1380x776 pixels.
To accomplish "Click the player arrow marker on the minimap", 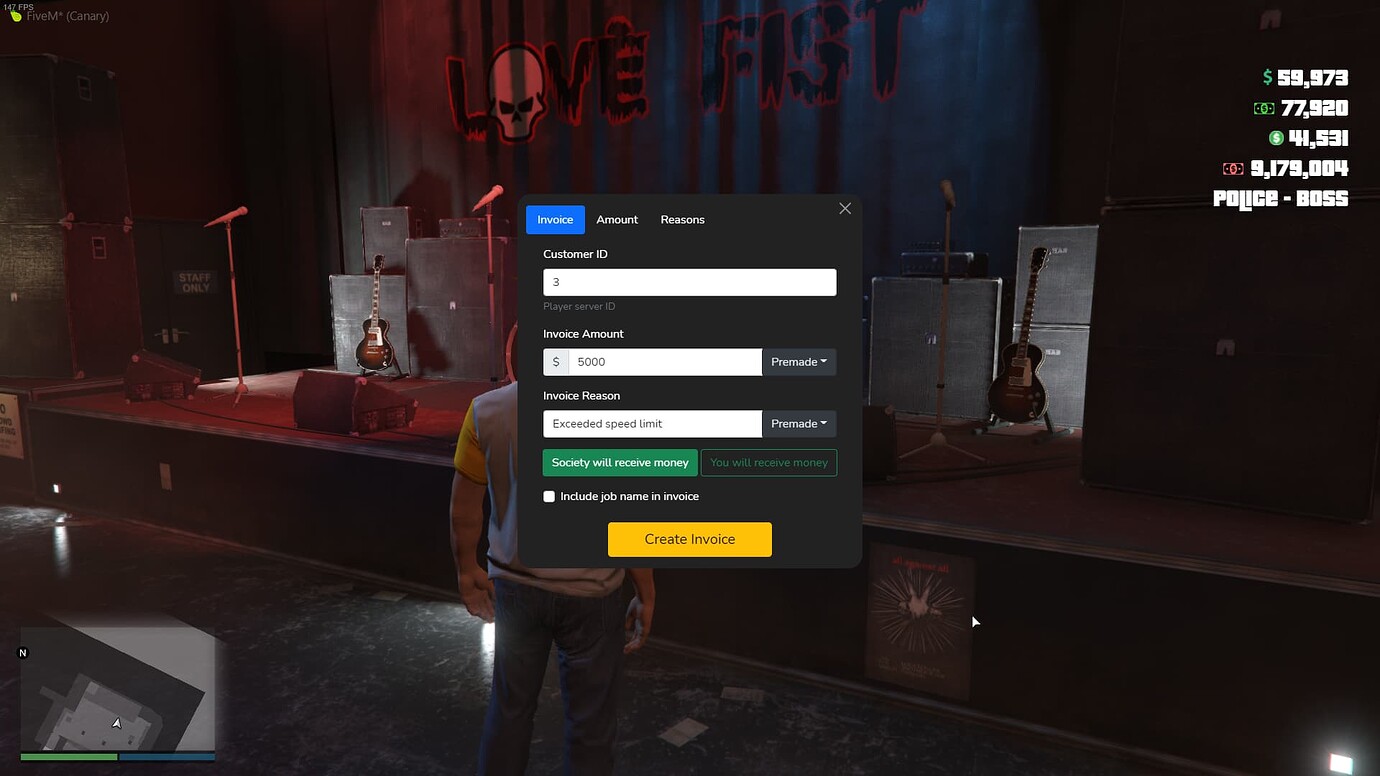I will [116, 722].
